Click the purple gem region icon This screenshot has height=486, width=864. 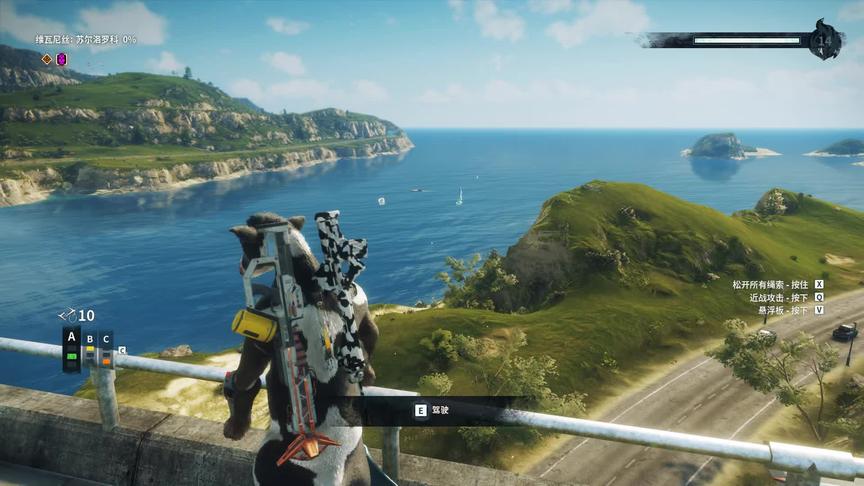(61, 59)
